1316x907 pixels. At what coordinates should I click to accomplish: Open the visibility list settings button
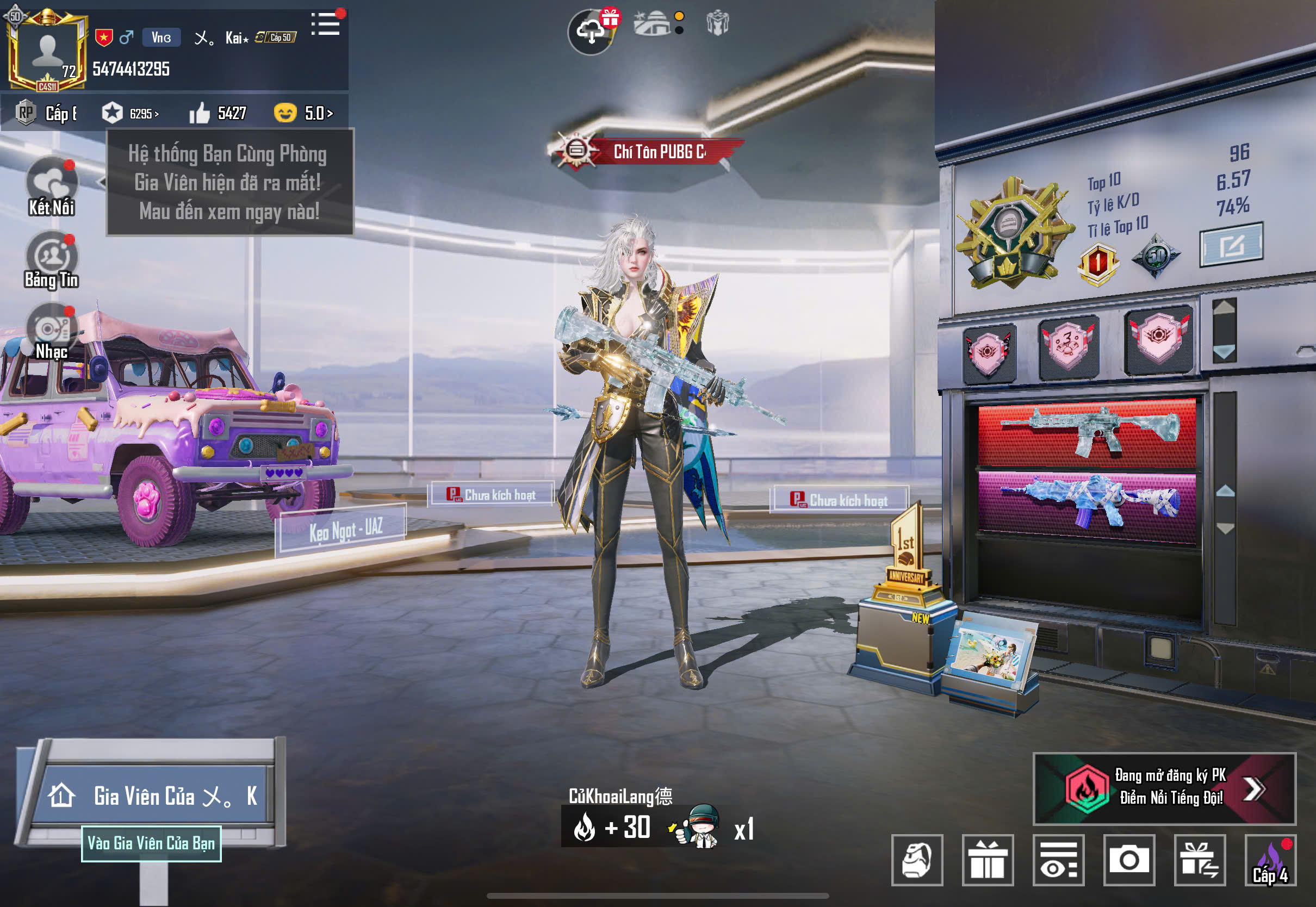coord(1058,860)
